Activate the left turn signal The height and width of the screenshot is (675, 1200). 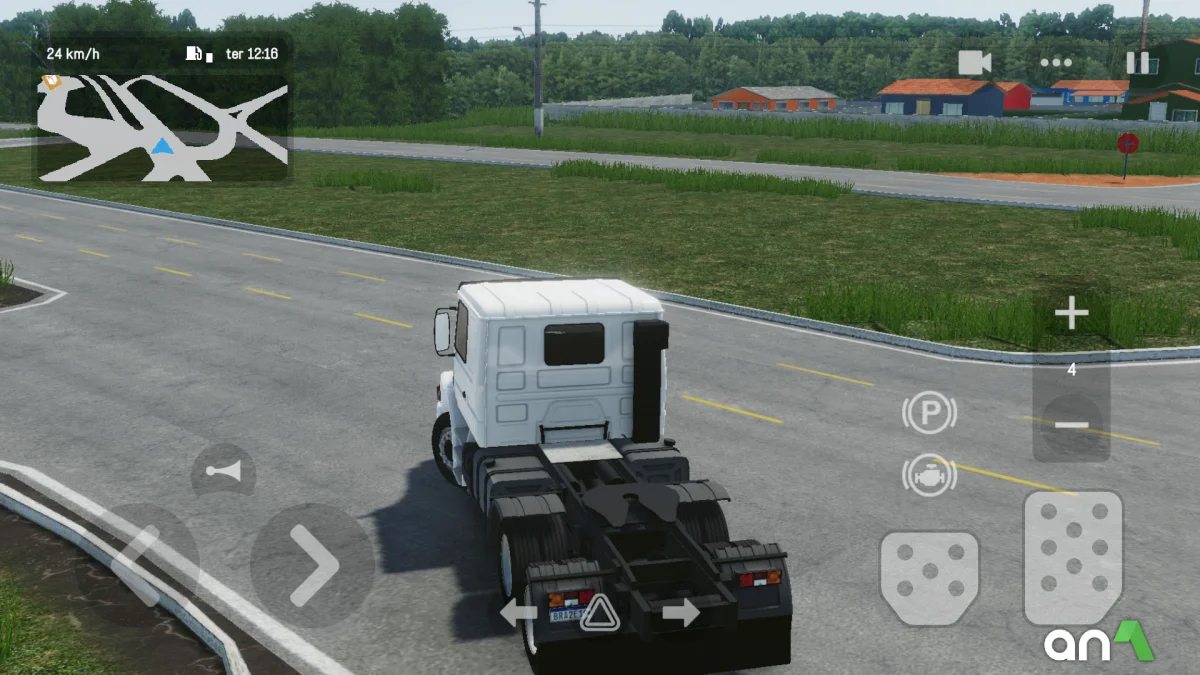518,612
